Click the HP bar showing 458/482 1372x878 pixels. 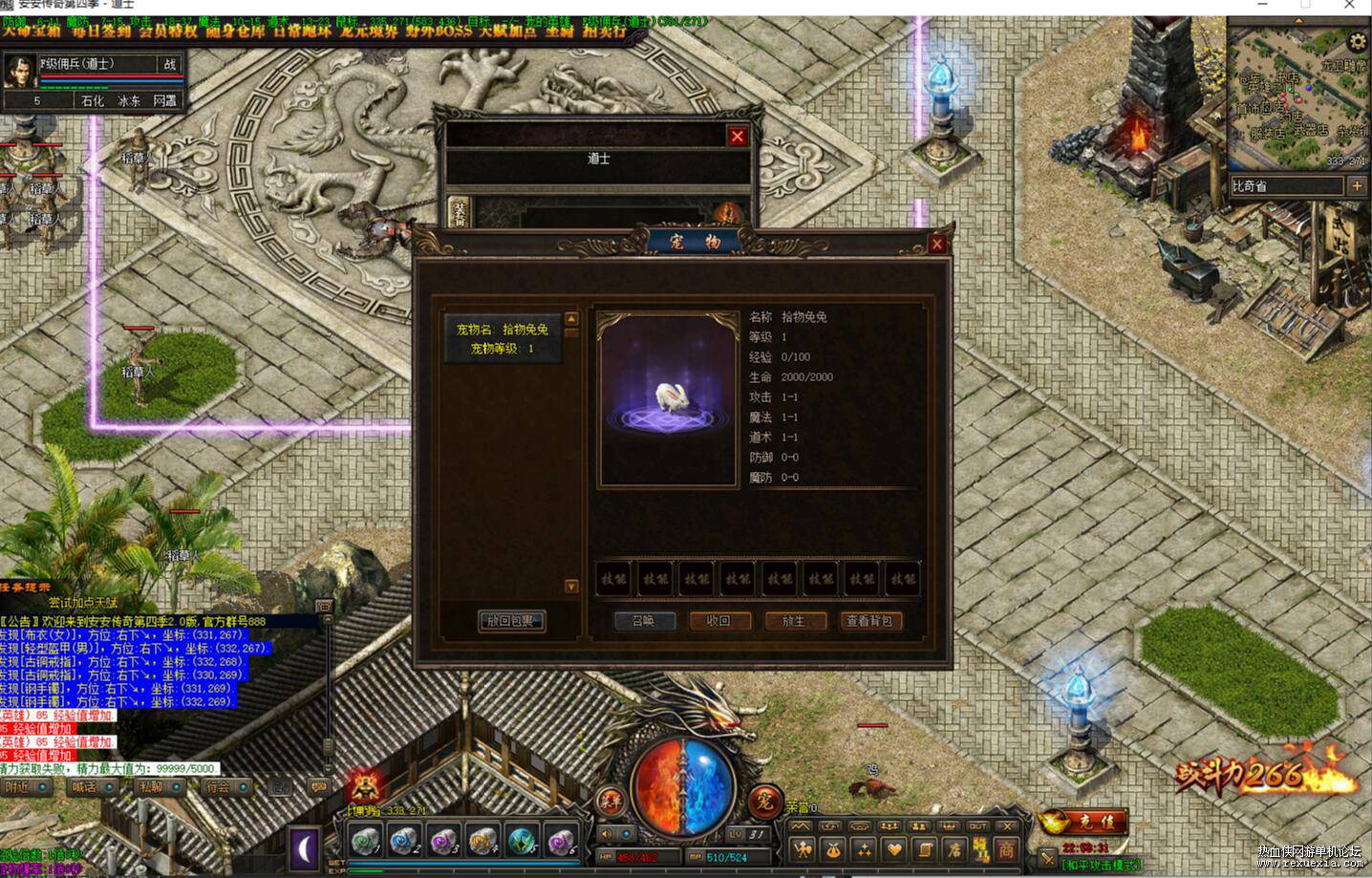[x=640, y=856]
